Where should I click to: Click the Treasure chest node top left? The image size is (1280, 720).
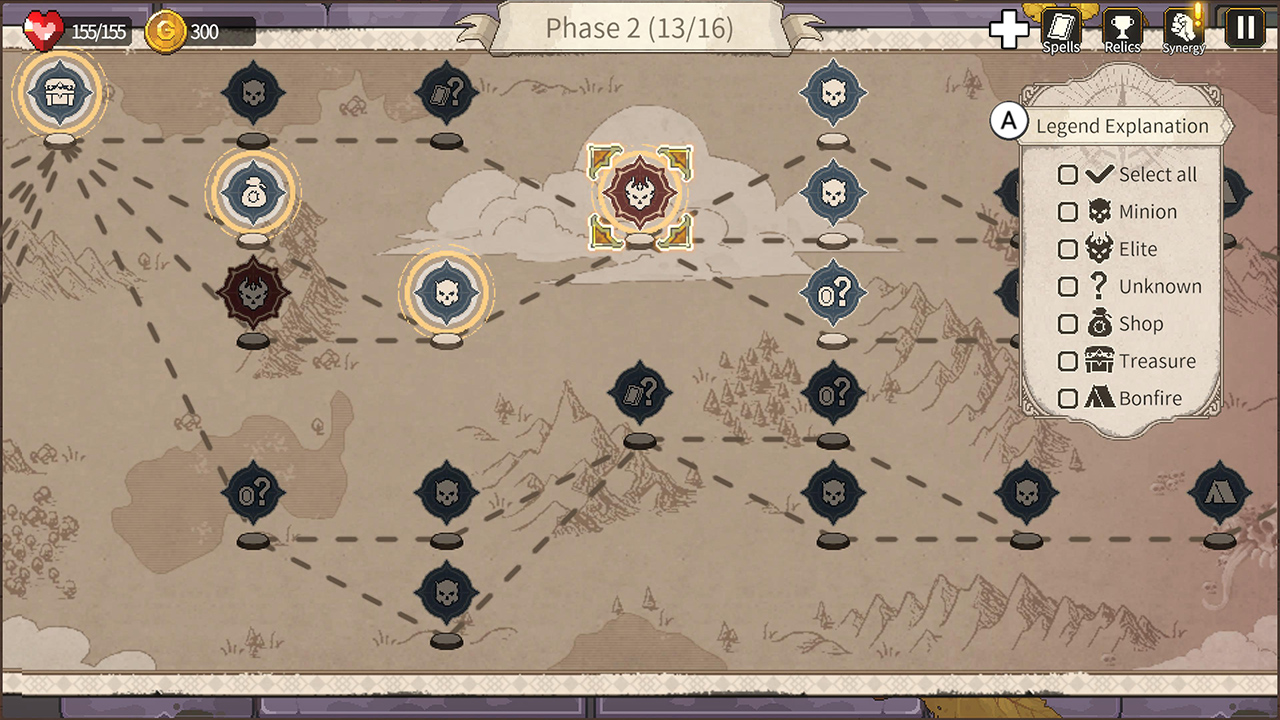[59, 93]
